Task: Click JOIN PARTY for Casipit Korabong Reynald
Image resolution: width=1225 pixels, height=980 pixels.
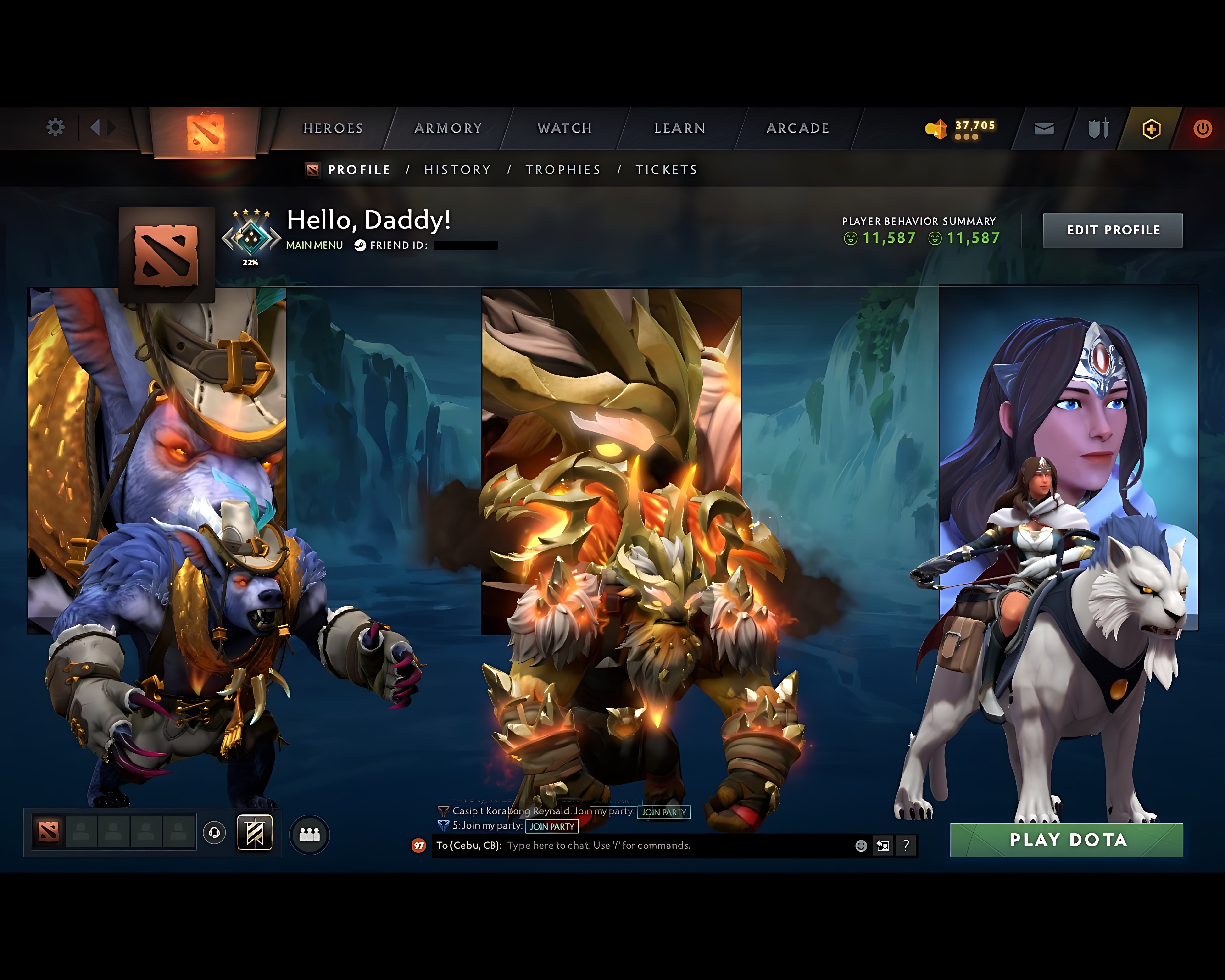Action: click(664, 813)
